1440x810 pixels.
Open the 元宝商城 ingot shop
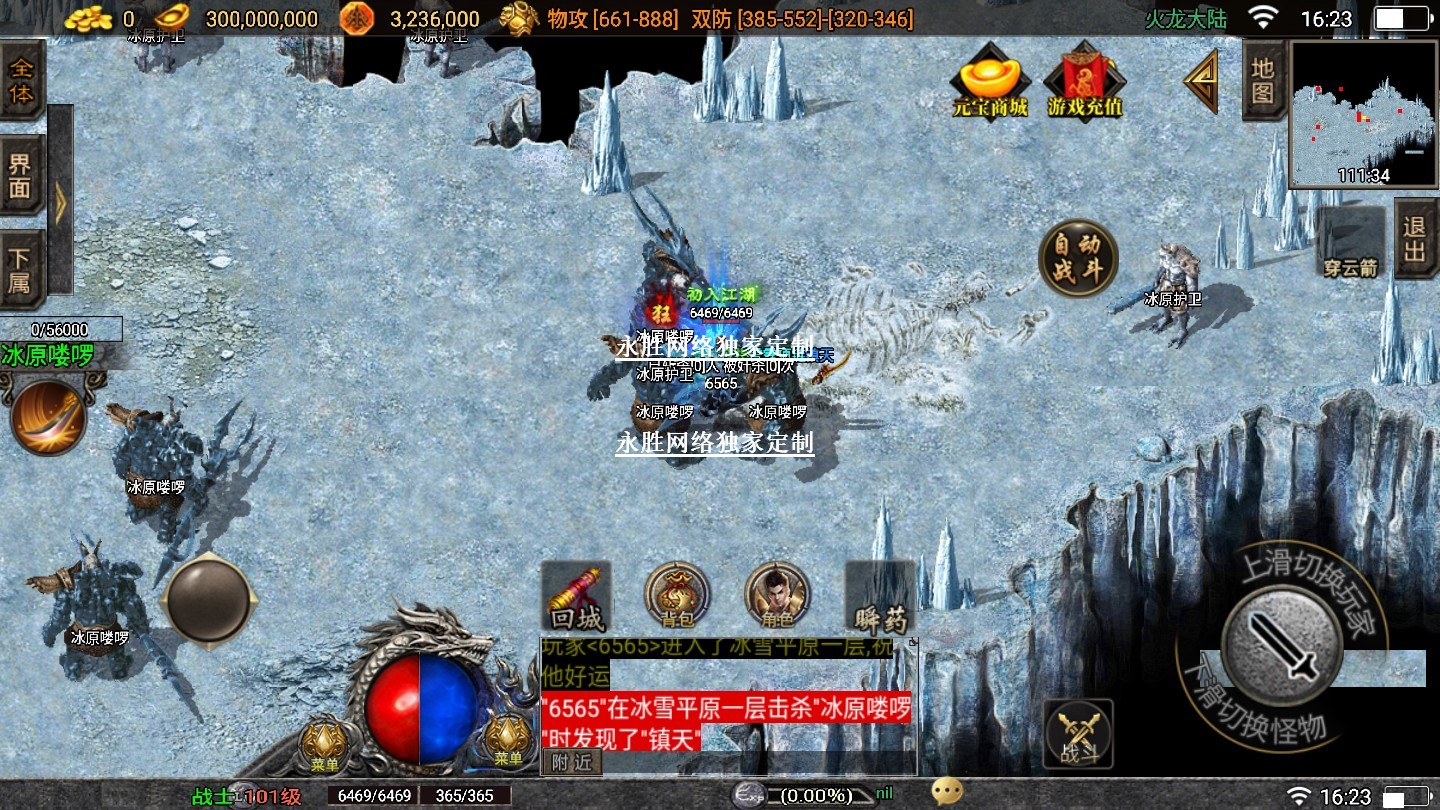pyautogui.click(x=990, y=81)
